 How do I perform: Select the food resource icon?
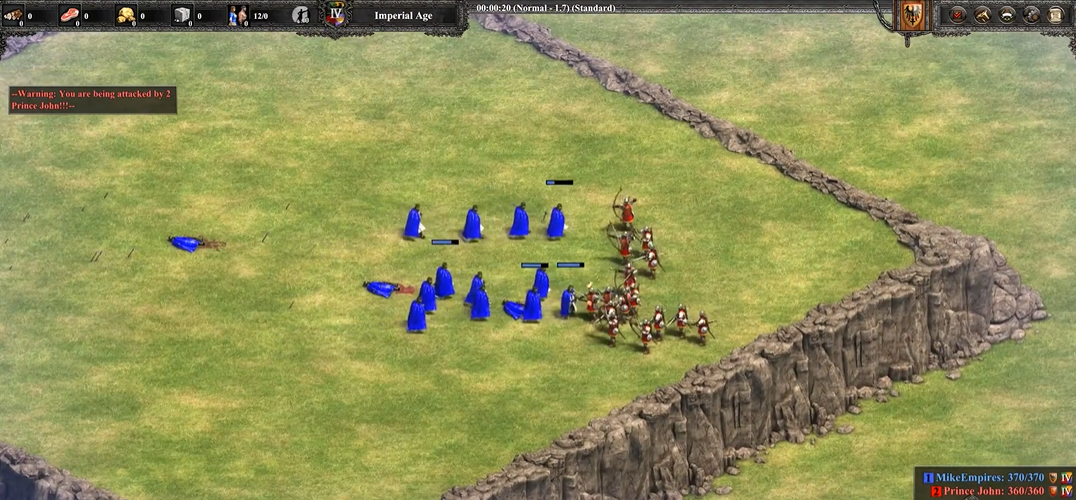[x=69, y=15]
